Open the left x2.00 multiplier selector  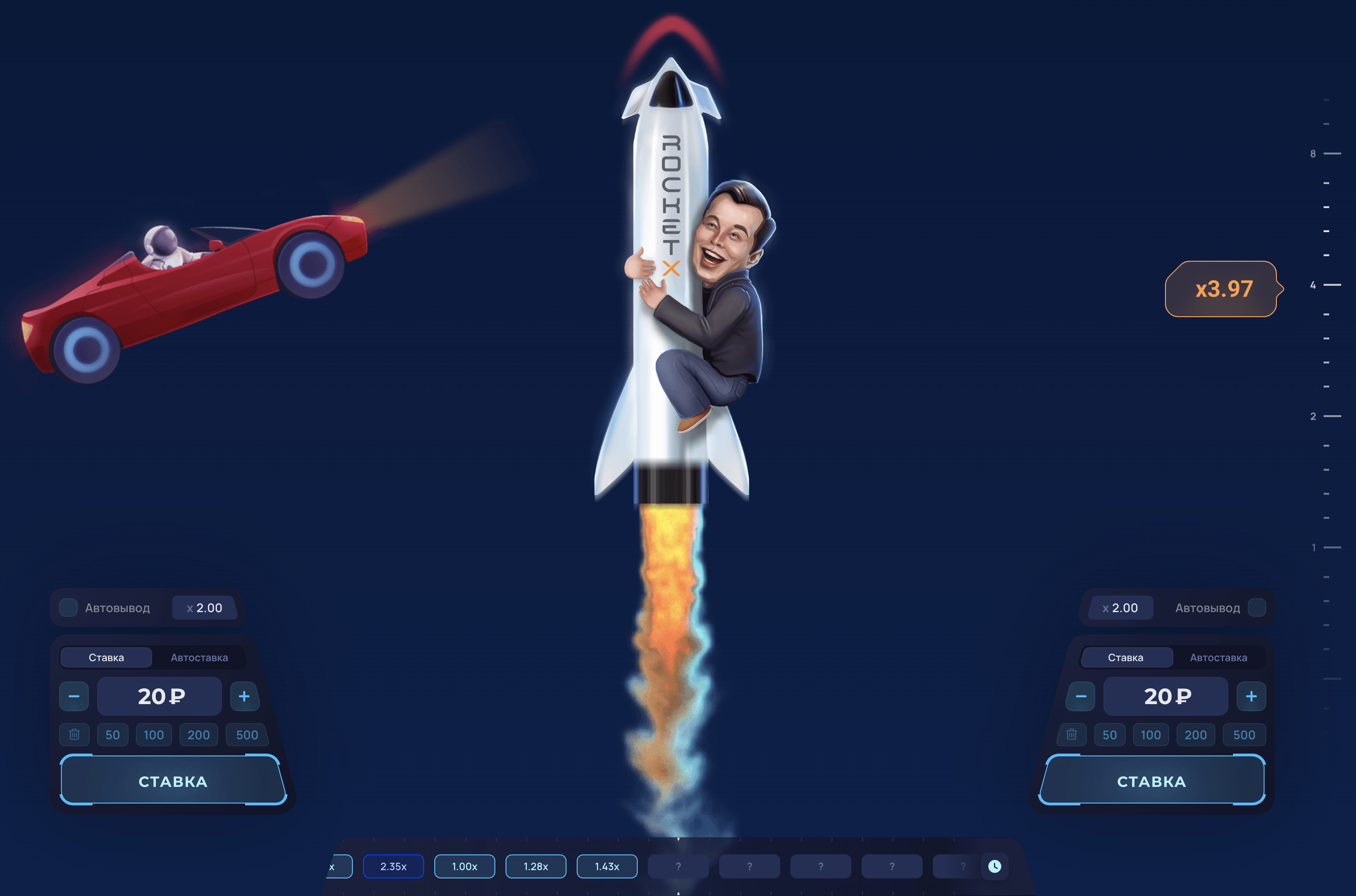coord(205,608)
